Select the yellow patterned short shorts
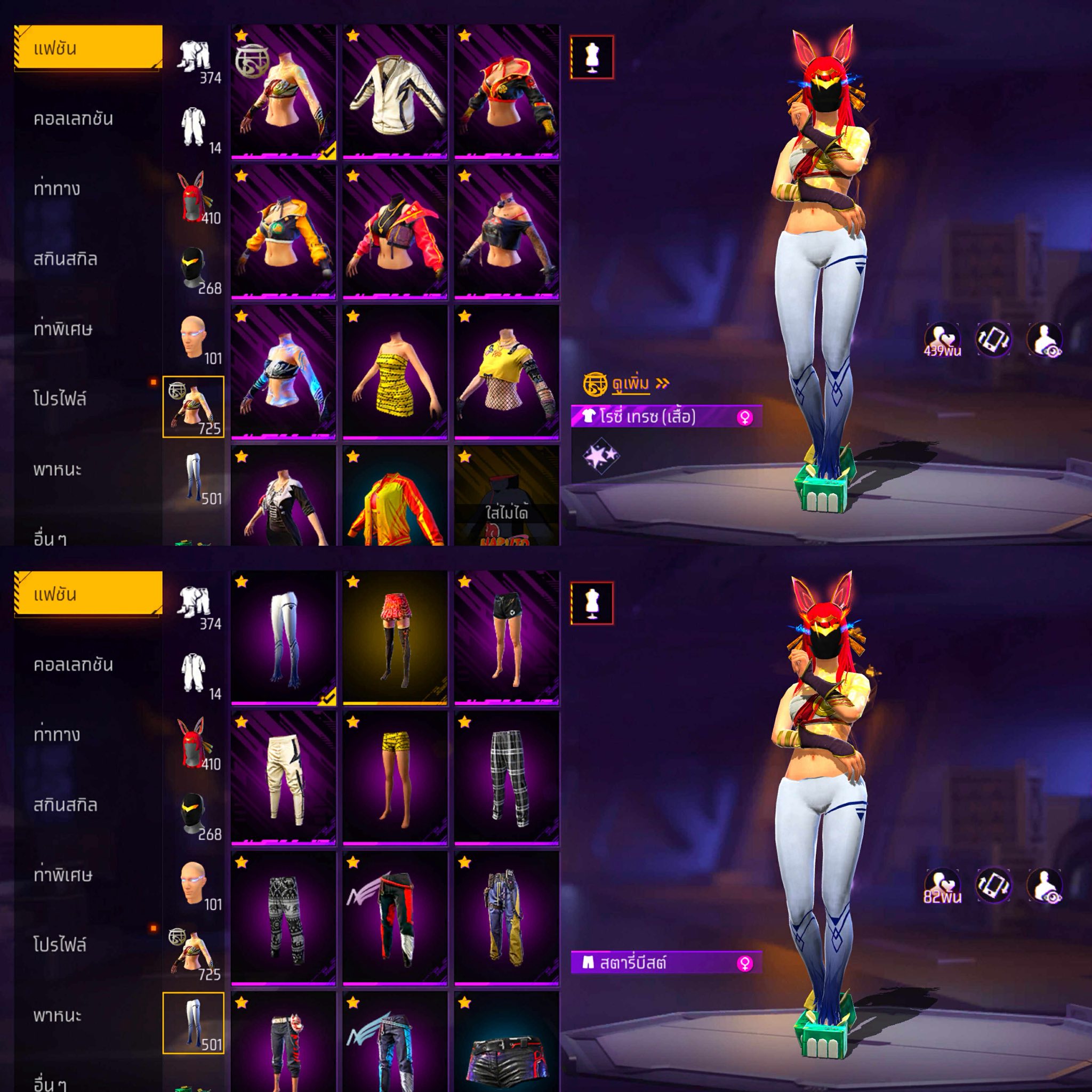This screenshot has height=1092, width=1092. 395,778
